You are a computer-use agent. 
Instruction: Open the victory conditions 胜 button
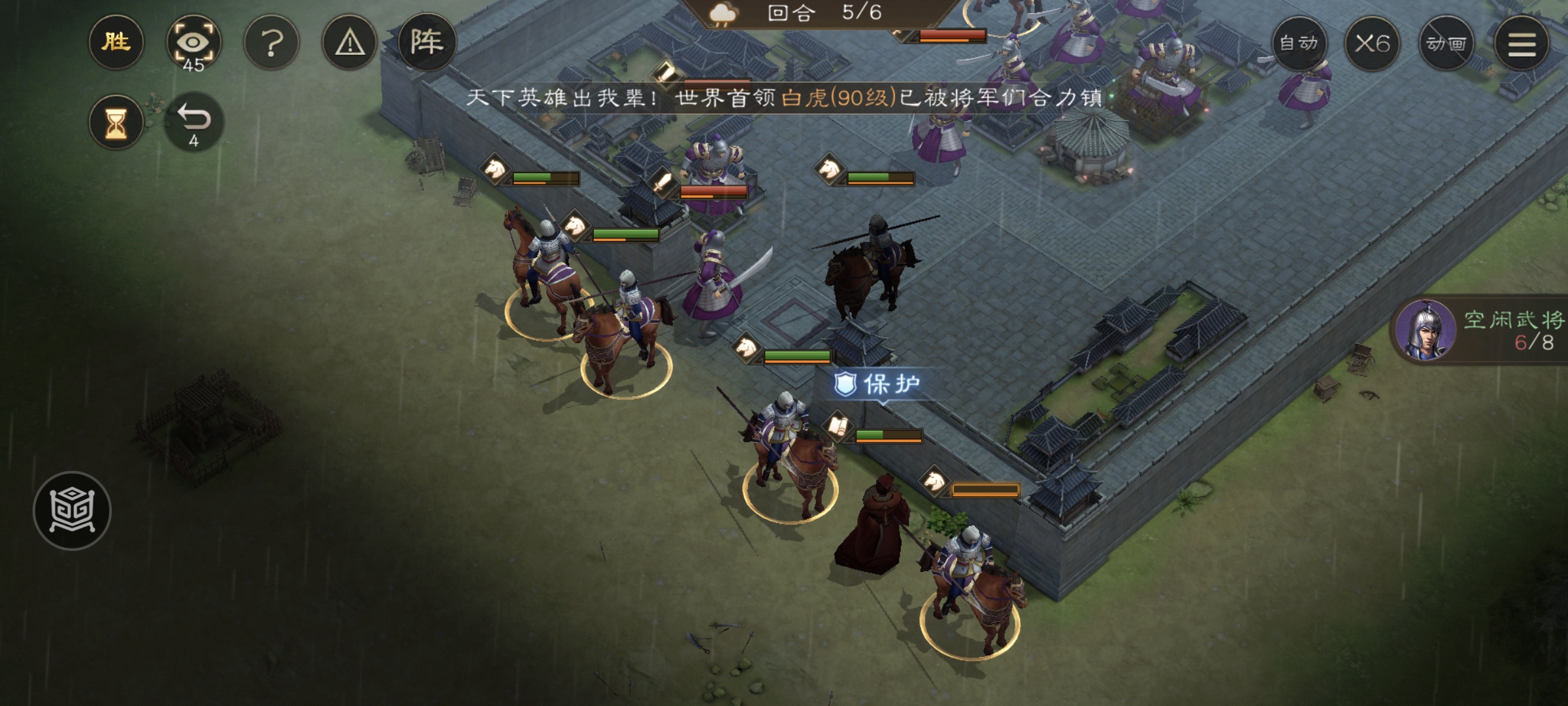point(116,43)
